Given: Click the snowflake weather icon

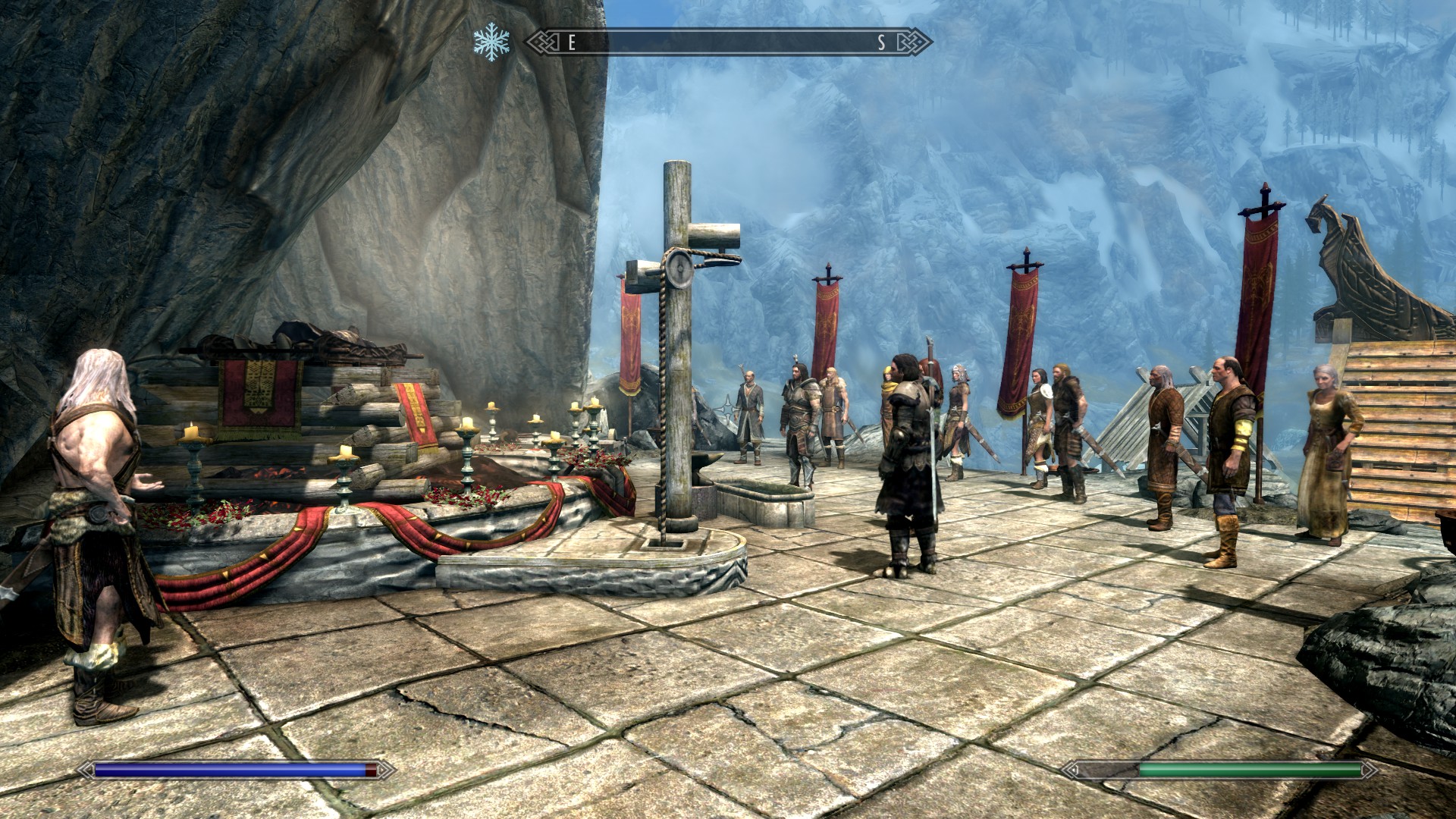Looking at the screenshot, I should click(491, 43).
